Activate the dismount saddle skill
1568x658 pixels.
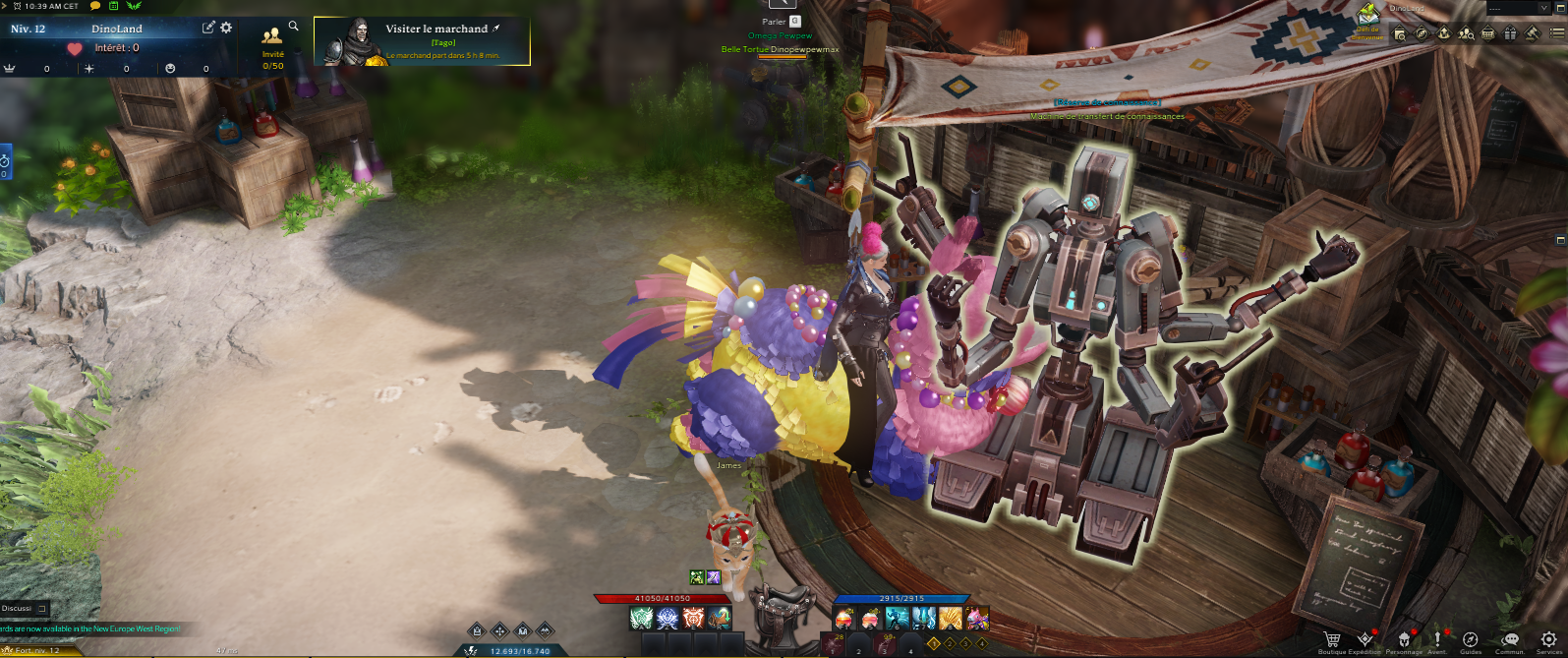tap(784, 598)
